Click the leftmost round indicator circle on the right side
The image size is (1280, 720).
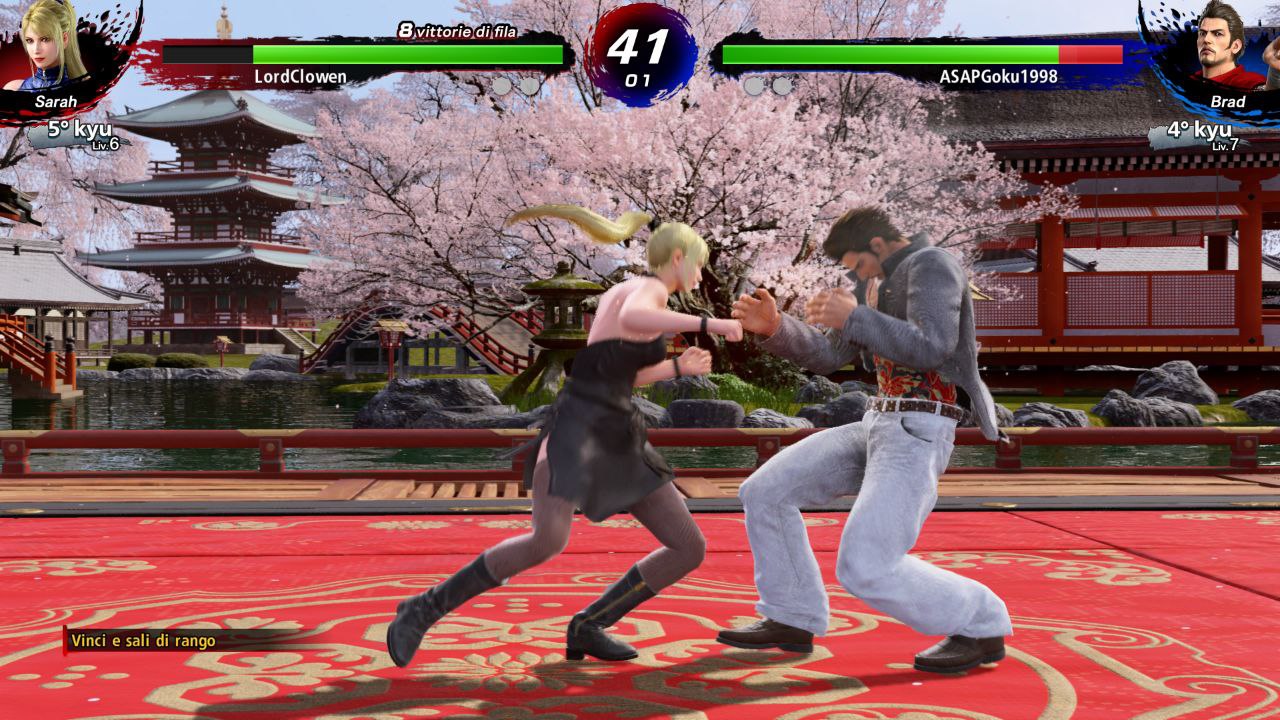[x=753, y=87]
